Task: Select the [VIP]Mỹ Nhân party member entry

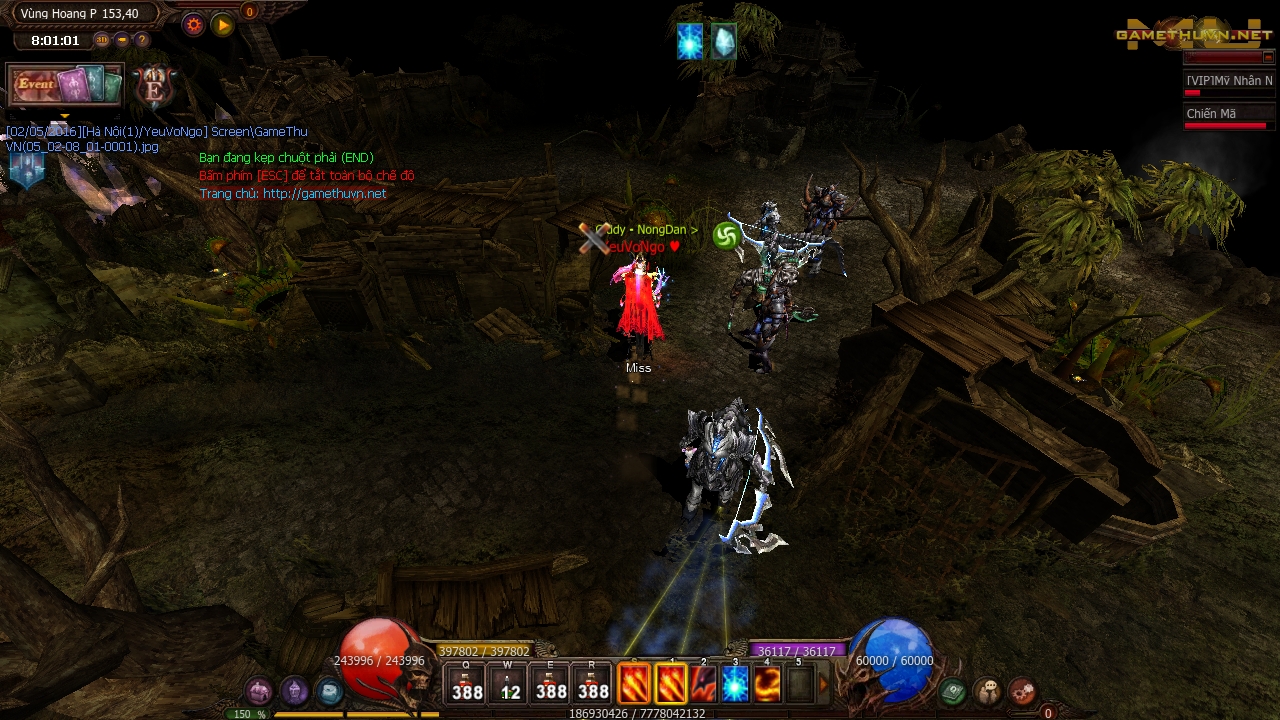Action: 1229,83
